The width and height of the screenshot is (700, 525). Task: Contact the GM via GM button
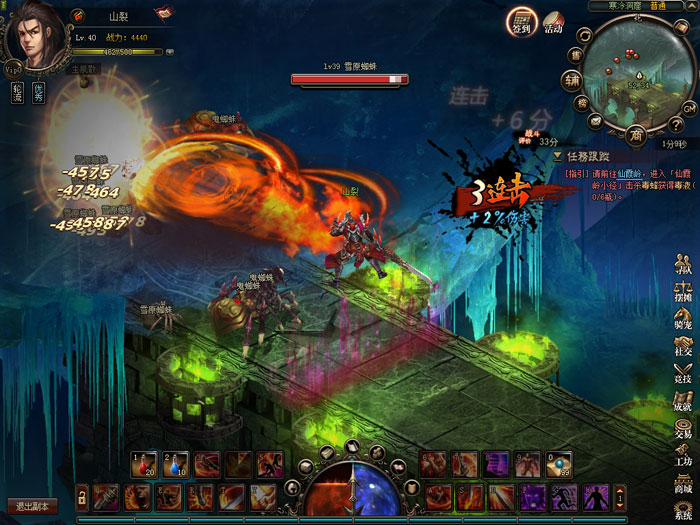tap(689, 107)
